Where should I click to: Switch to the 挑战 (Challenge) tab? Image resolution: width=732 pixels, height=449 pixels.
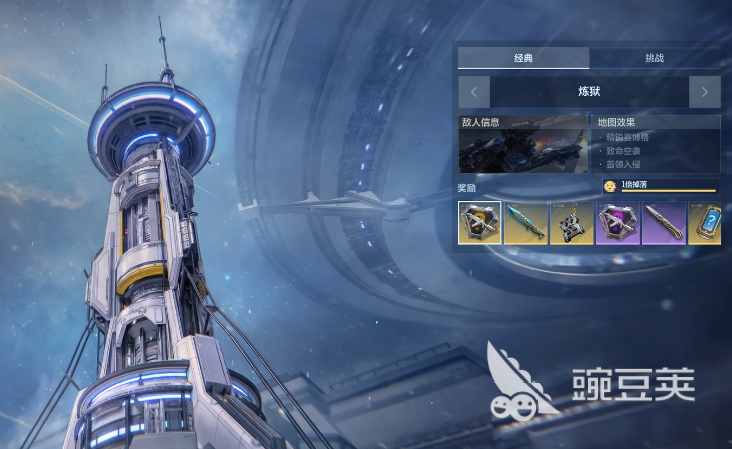pyautogui.click(x=654, y=58)
